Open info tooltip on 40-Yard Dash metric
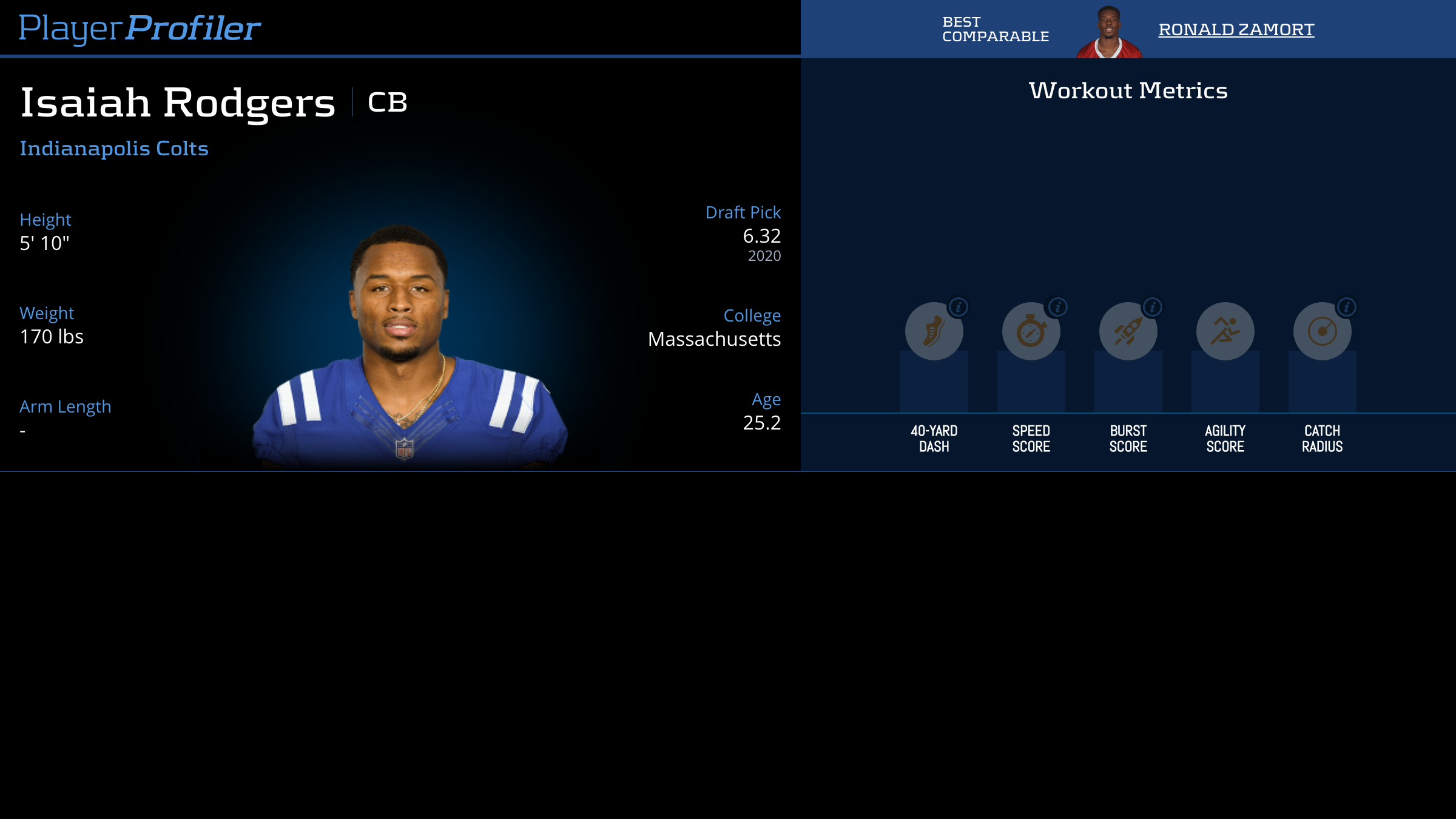This screenshot has height=819, width=1456. [x=959, y=307]
